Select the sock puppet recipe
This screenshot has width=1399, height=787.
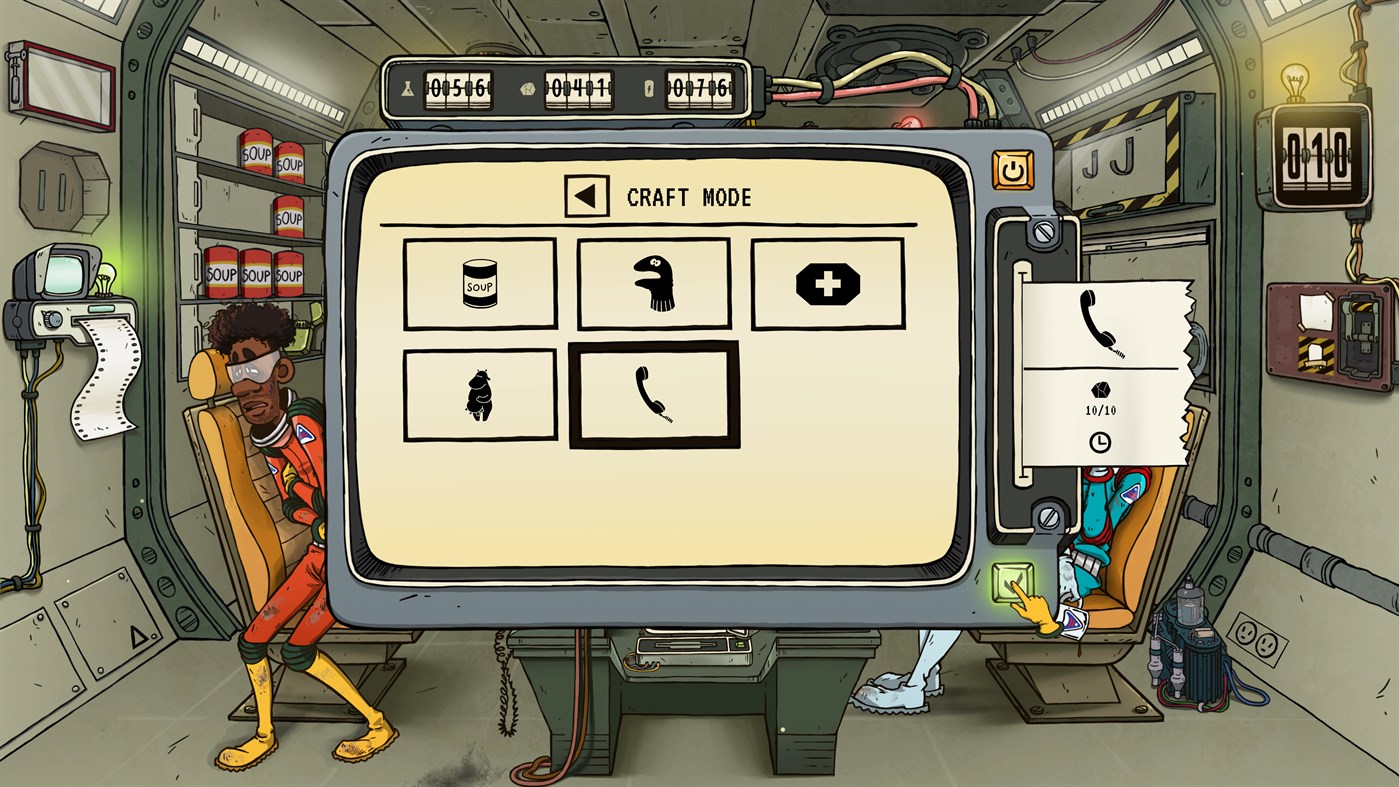[654, 282]
